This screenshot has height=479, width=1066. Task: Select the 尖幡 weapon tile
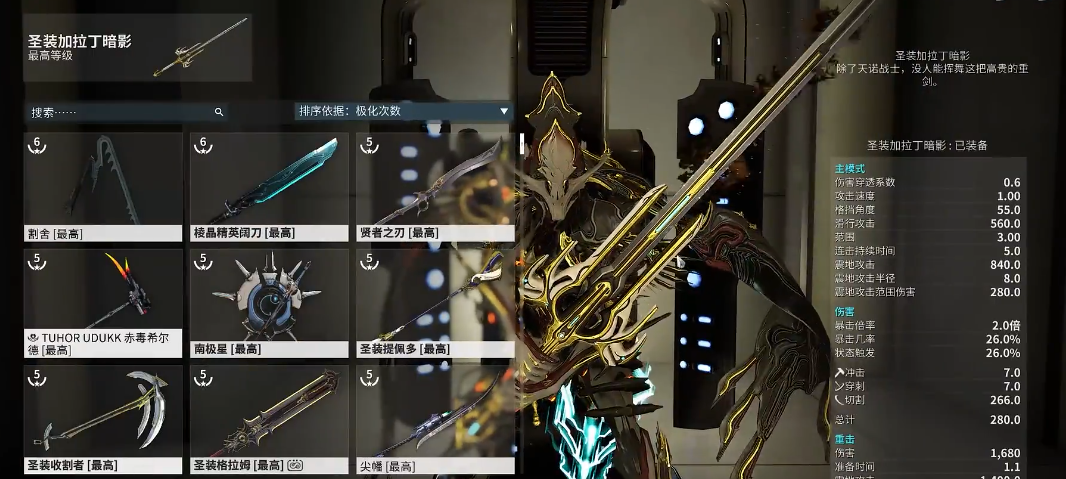[x=435, y=419]
